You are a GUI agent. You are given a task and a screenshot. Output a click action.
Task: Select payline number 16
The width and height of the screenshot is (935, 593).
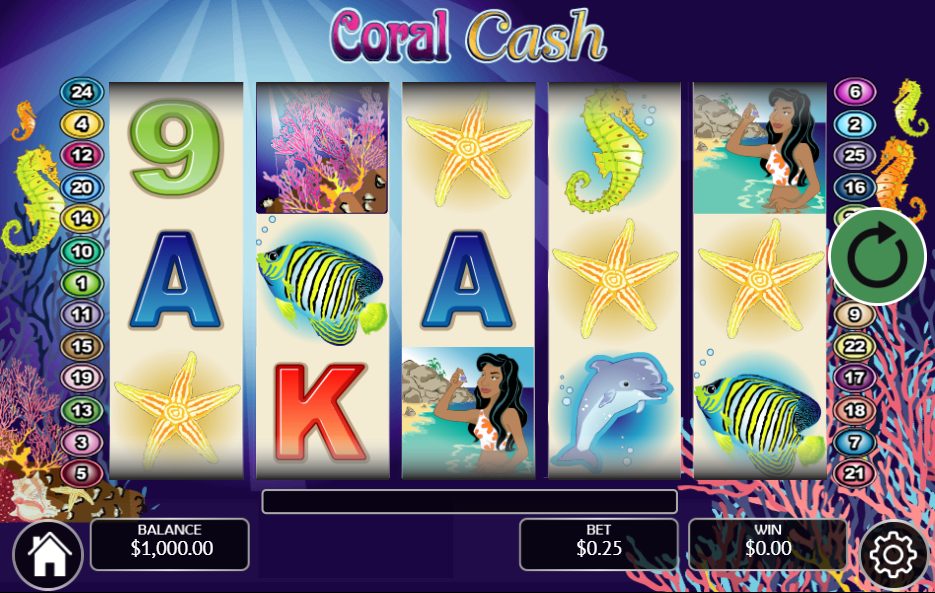(854, 187)
